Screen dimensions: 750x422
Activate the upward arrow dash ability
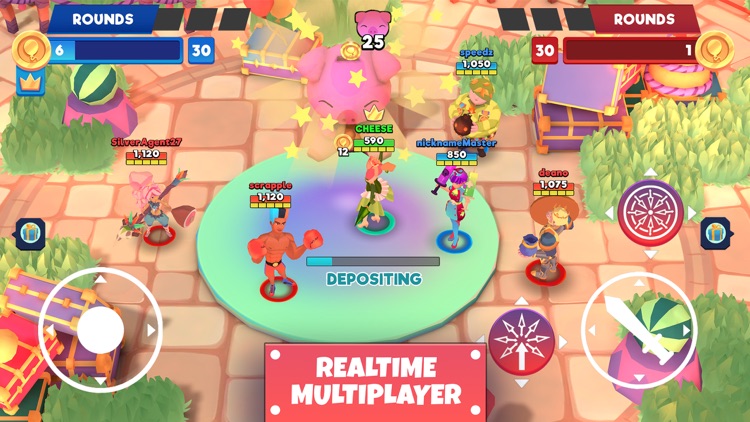[520, 340]
